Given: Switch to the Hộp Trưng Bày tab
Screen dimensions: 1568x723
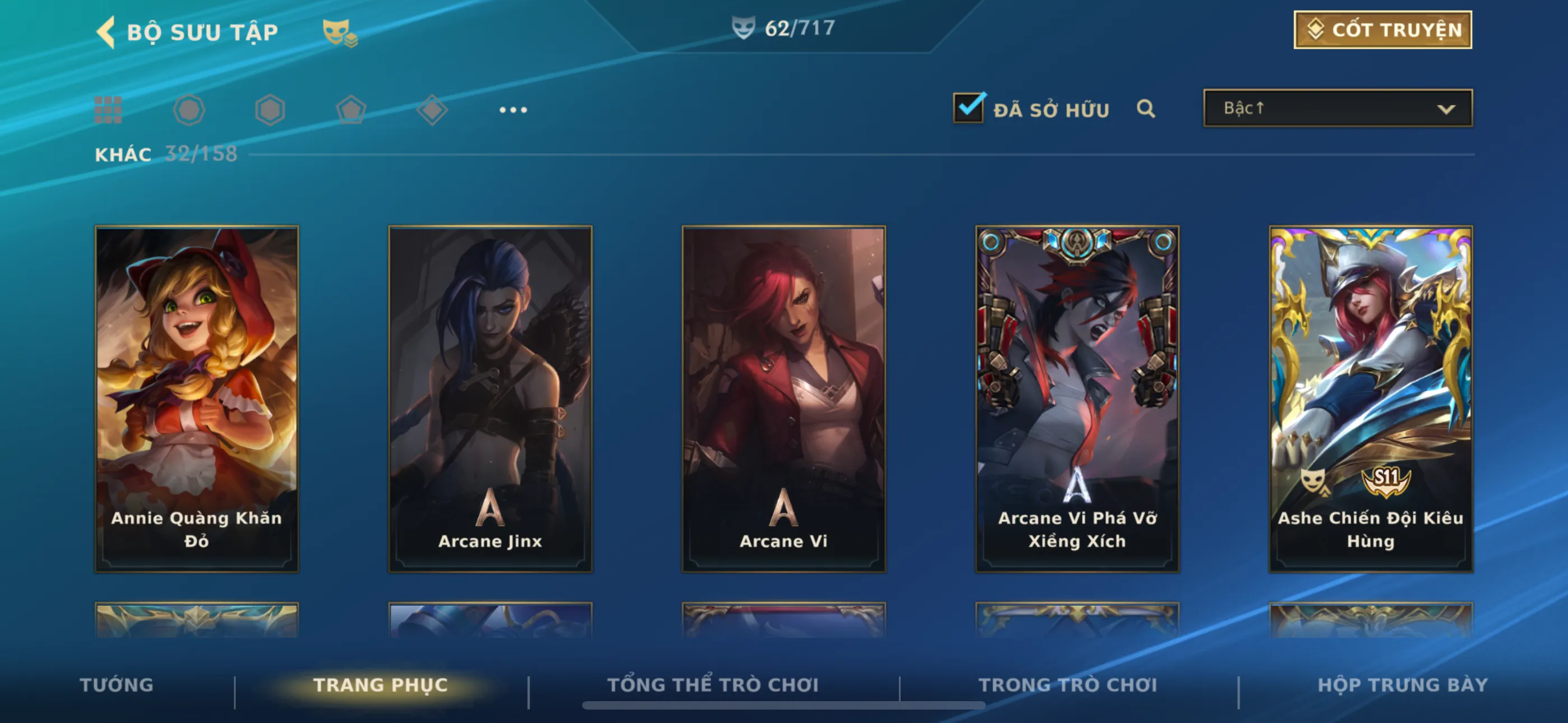Looking at the screenshot, I should point(1403,685).
